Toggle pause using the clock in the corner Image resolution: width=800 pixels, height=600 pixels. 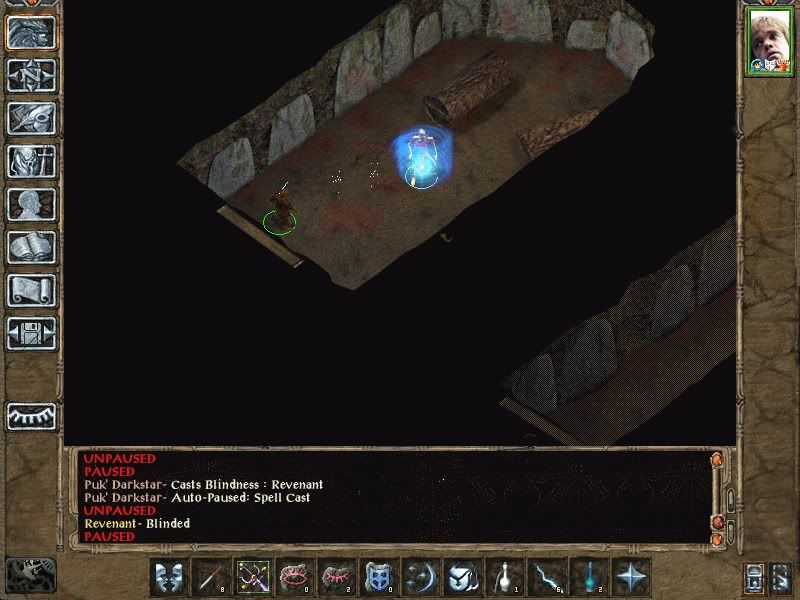[30, 574]
